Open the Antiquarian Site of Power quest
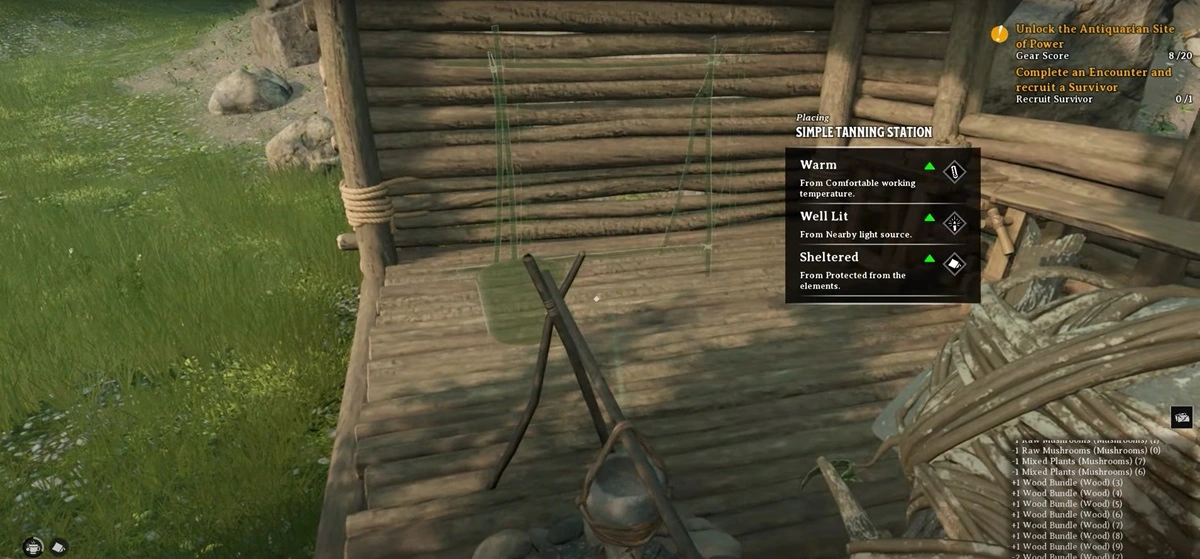 (1093, 36)
